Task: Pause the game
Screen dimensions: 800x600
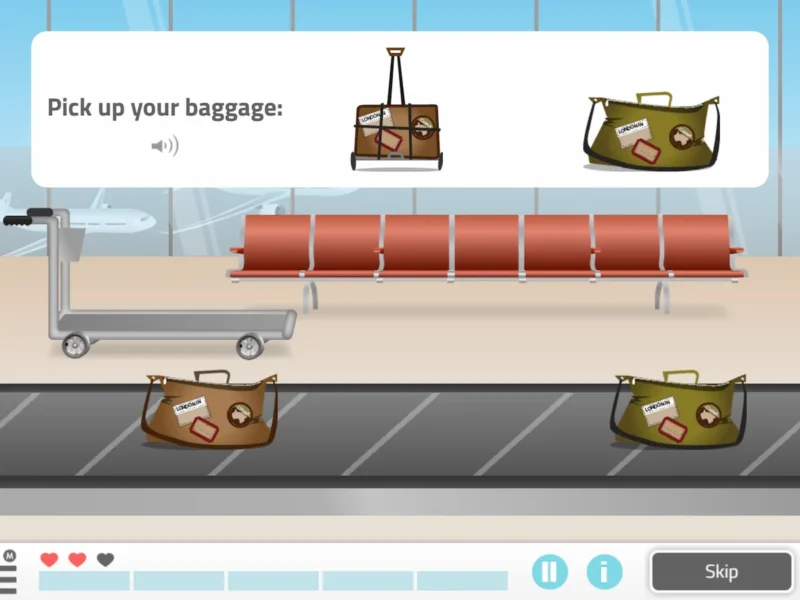Action: [549, 572]
